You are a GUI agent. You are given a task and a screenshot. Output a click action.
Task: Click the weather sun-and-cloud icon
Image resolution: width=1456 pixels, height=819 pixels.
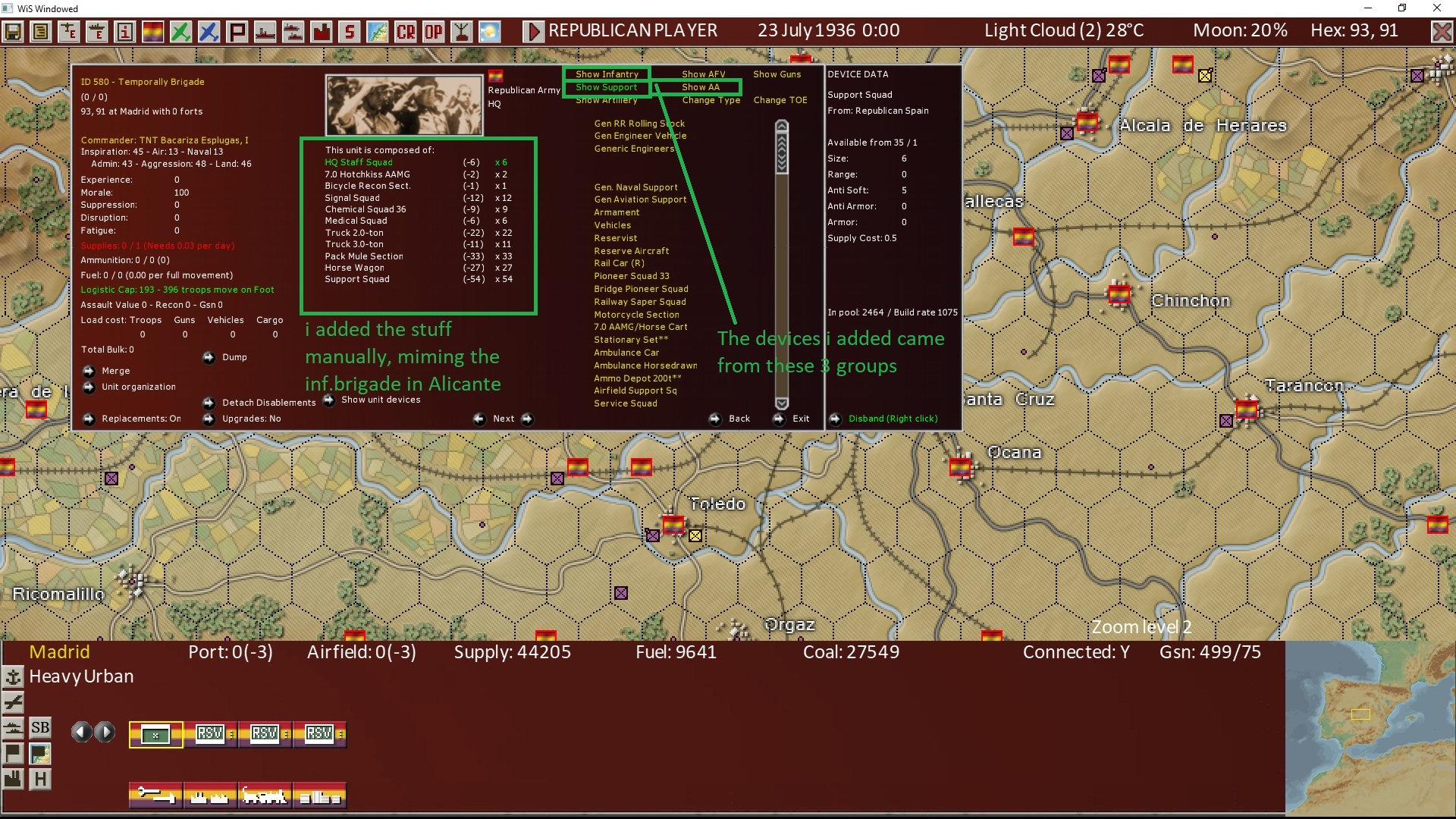point(488,31)
